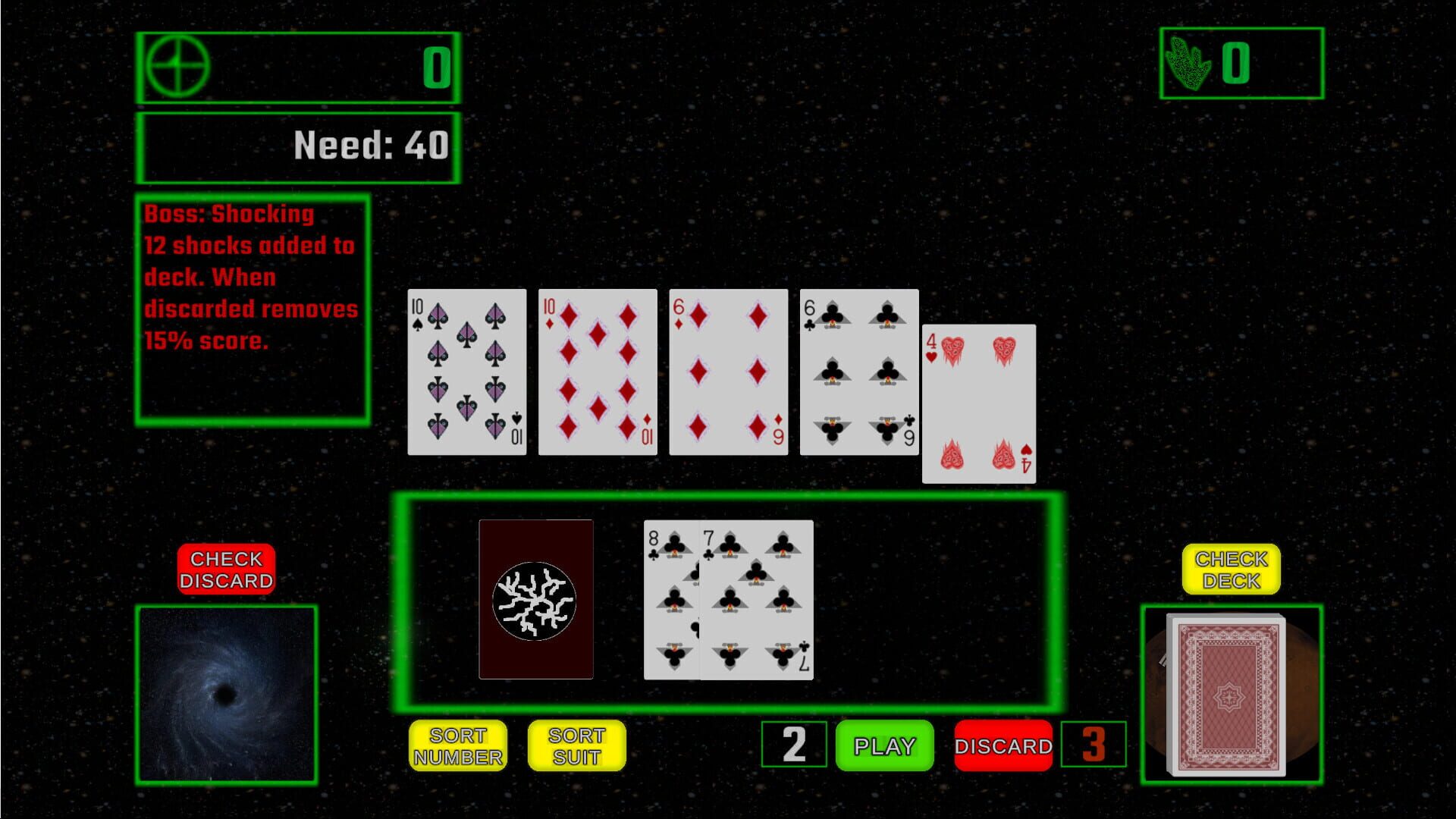Open the black hole discard image
This screenshot has height=819, width=1456.
click(x=226, y=694)
